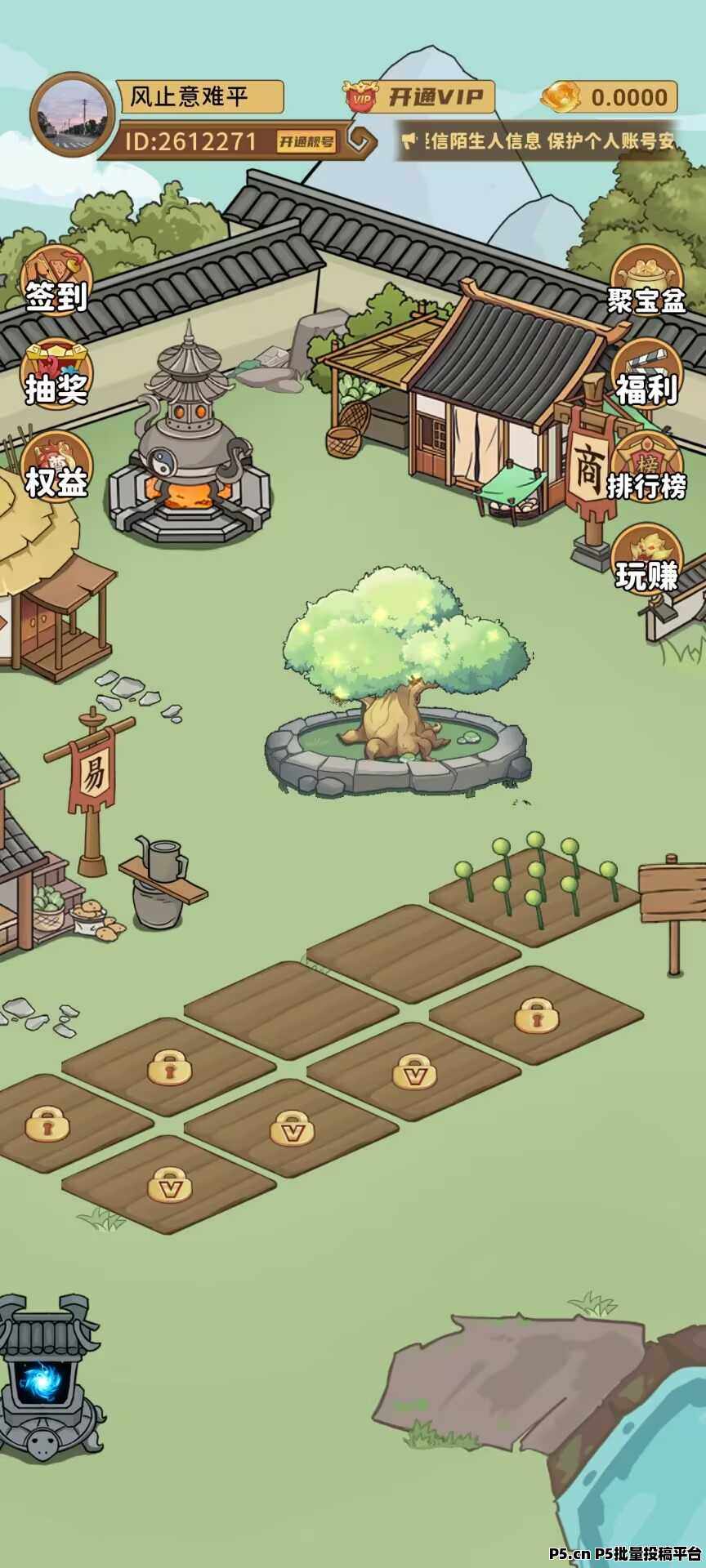
Task: Open the player avatar profile
Action: 73,115
